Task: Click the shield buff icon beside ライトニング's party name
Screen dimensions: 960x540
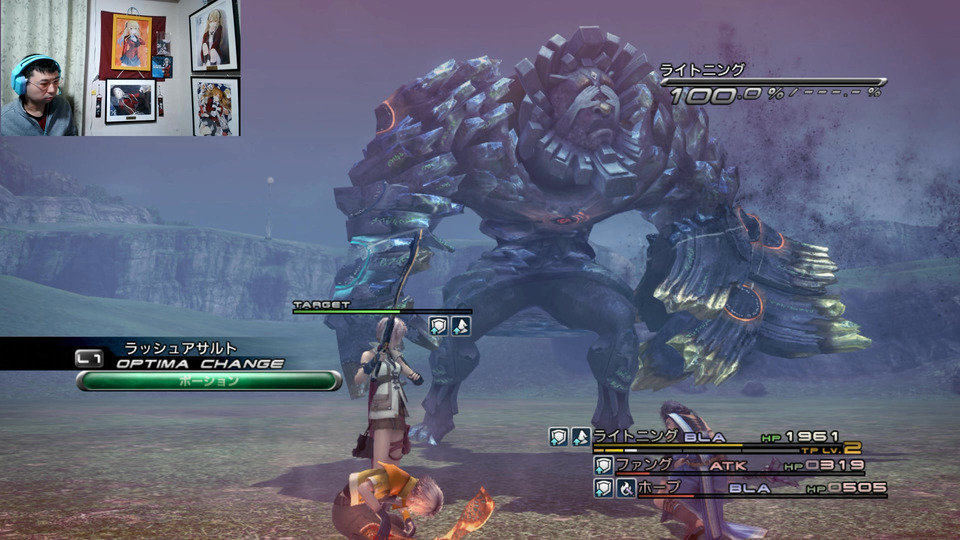Action: 559,437
